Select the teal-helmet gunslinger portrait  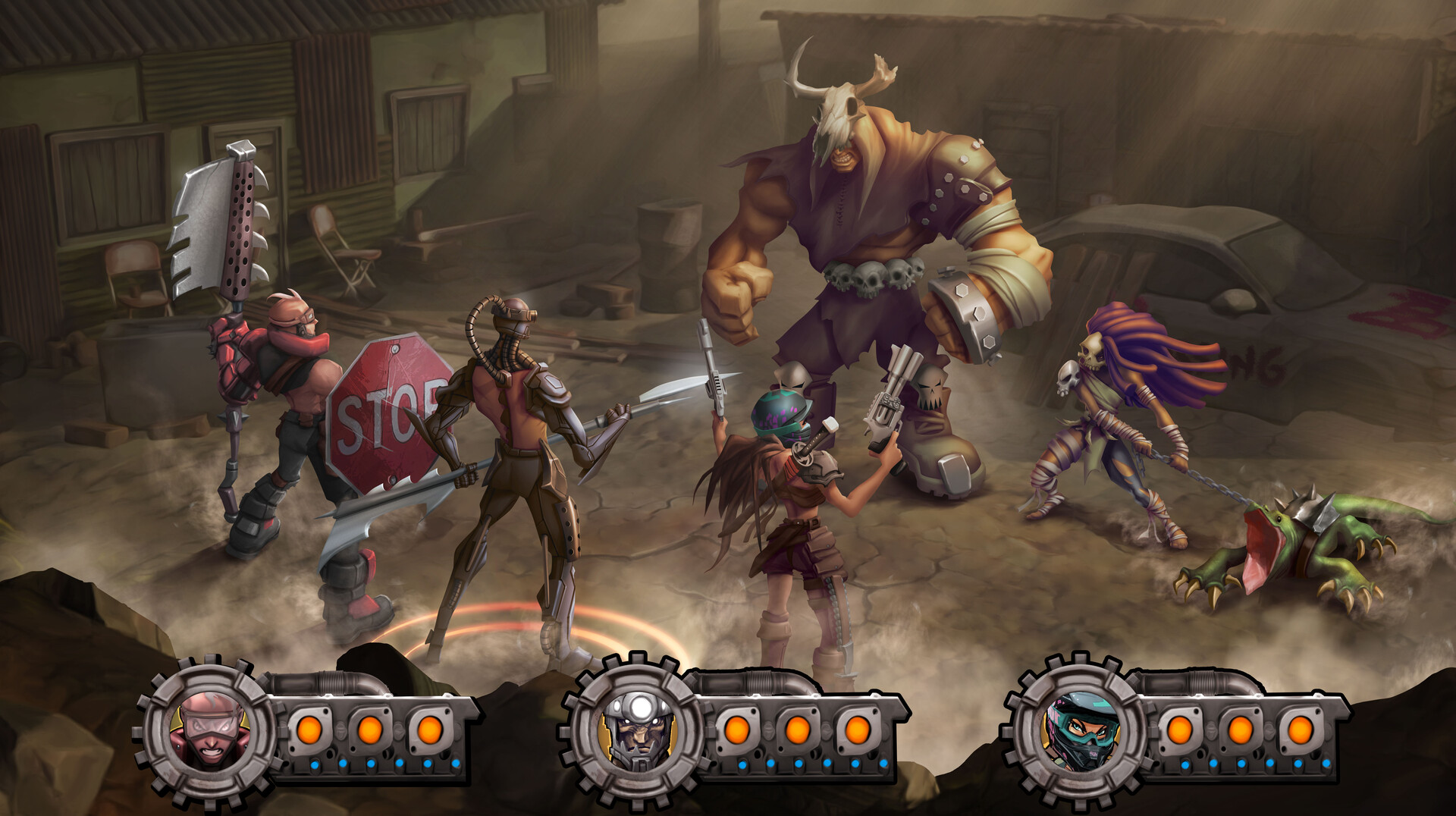tap(1070, 731)
